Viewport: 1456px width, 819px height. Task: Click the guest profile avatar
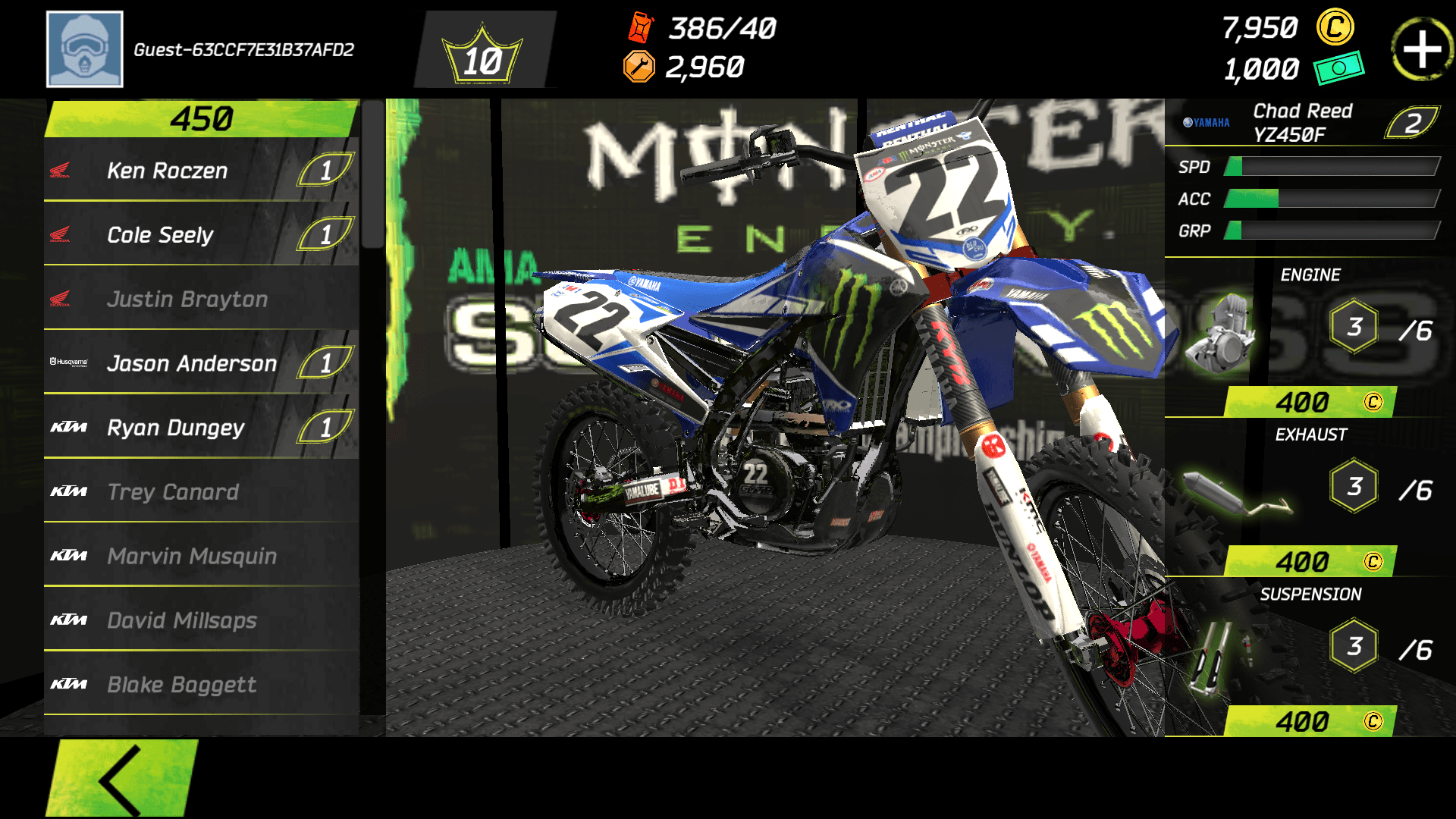(x=84, y=48)
